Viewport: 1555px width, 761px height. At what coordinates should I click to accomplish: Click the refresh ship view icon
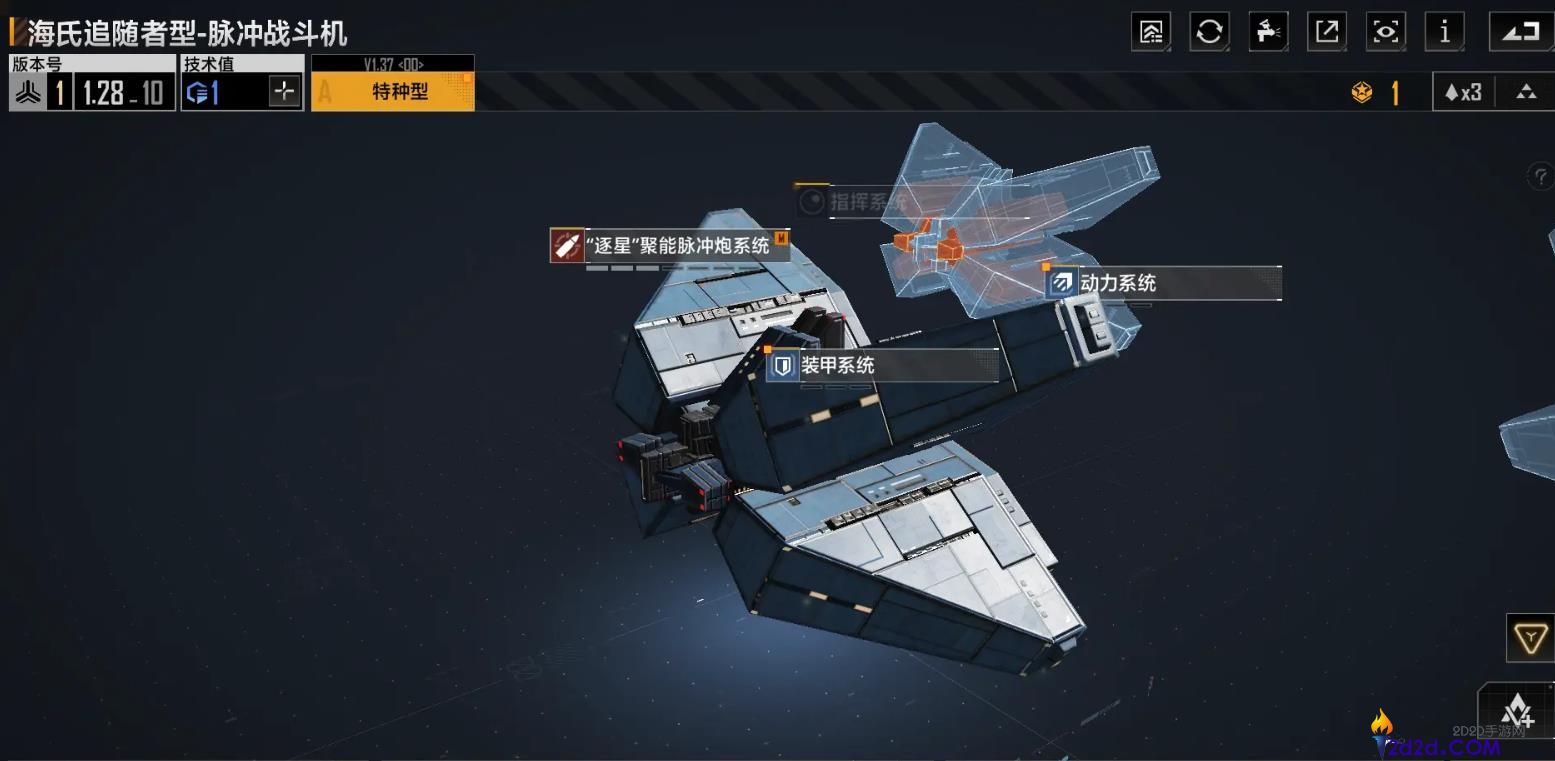coord(1209,31)
